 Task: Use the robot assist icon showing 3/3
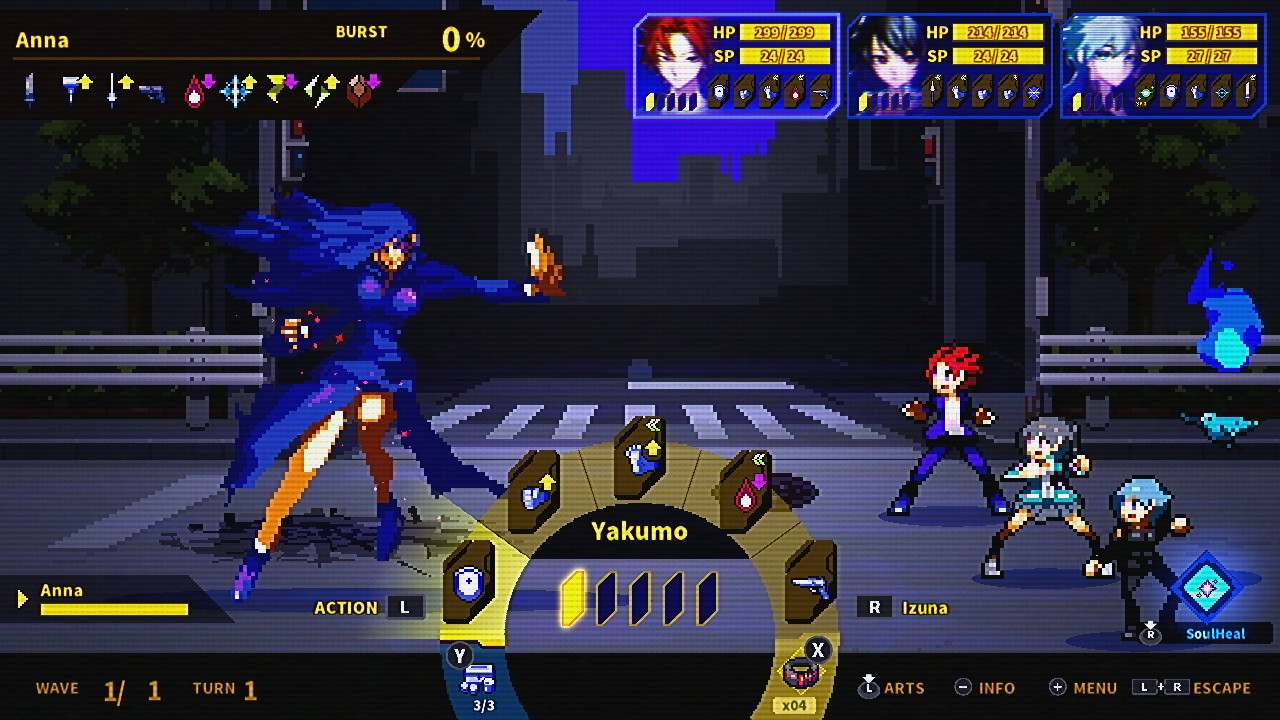pos(477,679)
